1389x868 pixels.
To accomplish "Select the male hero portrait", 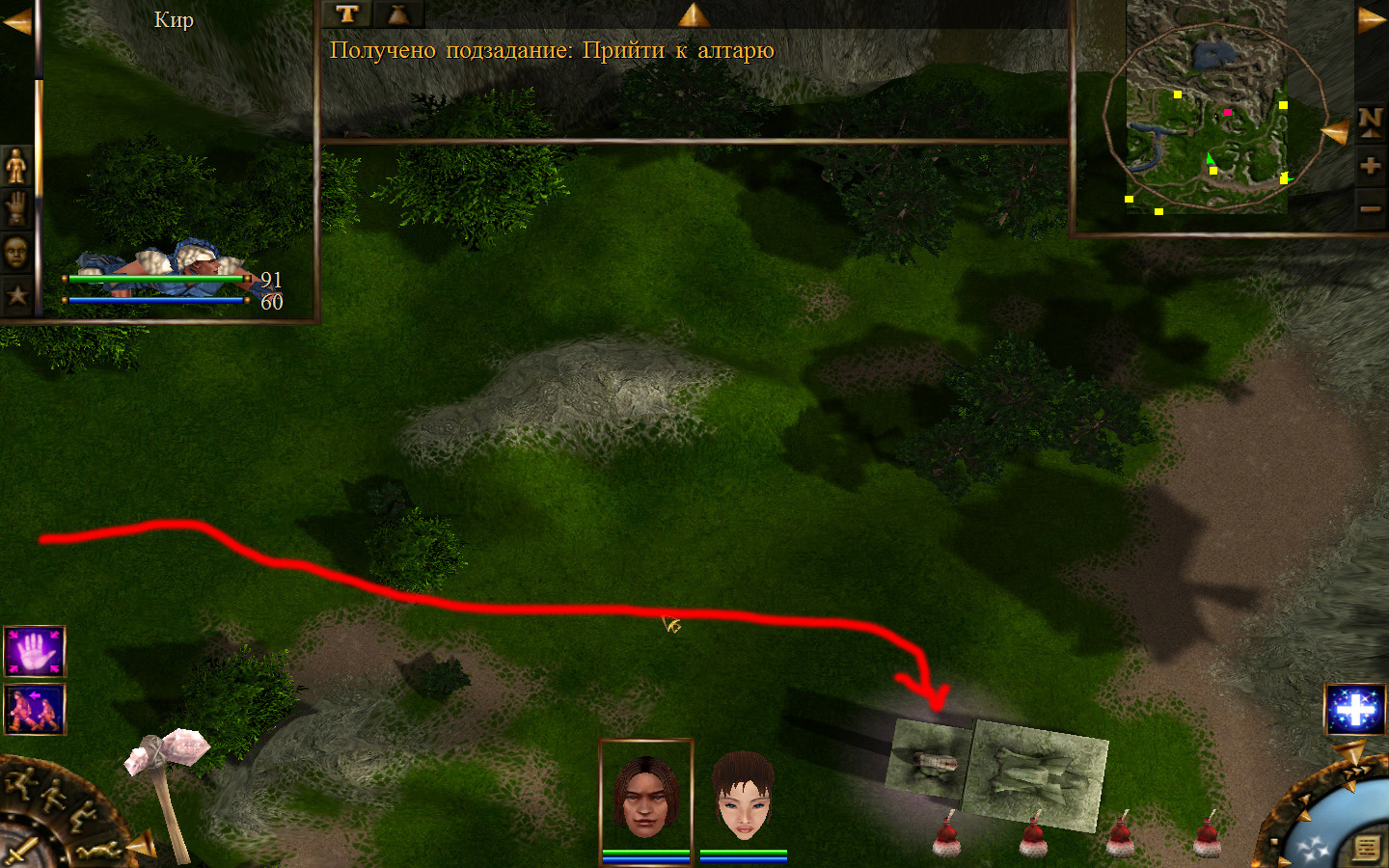I will (646, 794).
